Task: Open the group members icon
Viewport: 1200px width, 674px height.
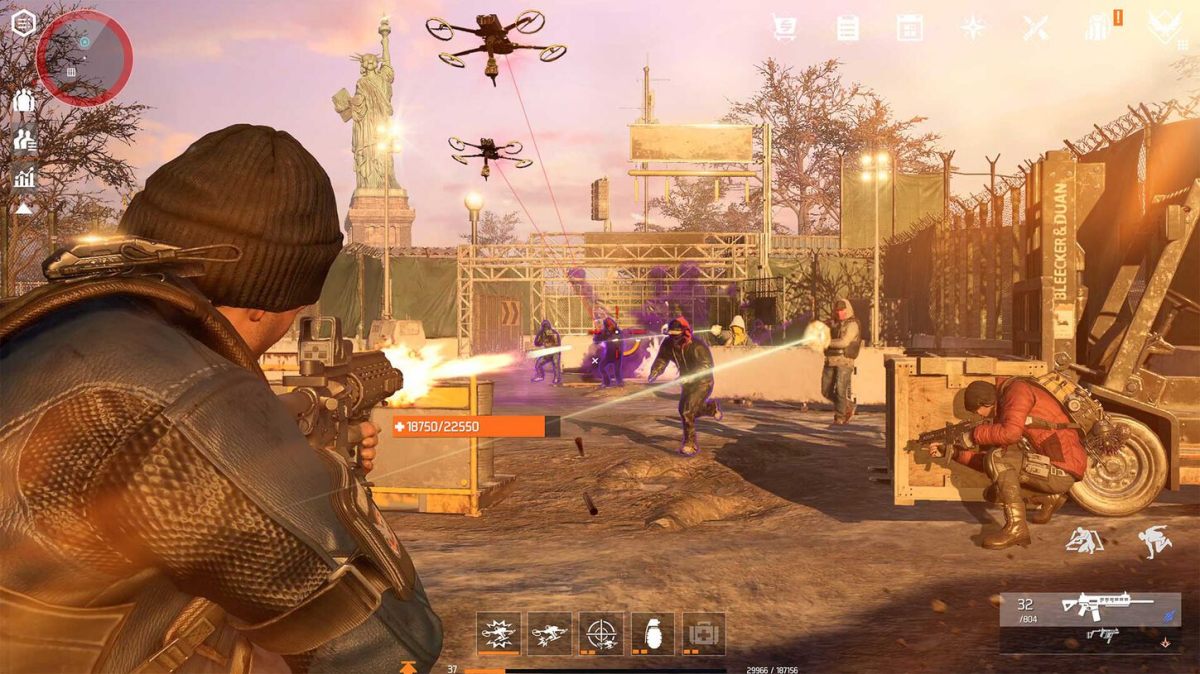Action: [24, 101]
